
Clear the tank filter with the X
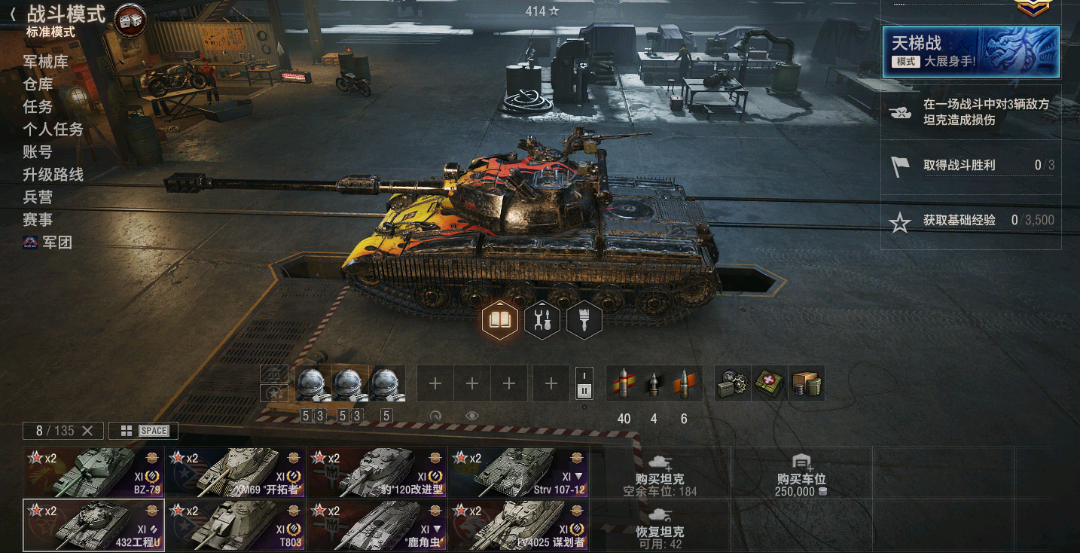click(87, 431)
